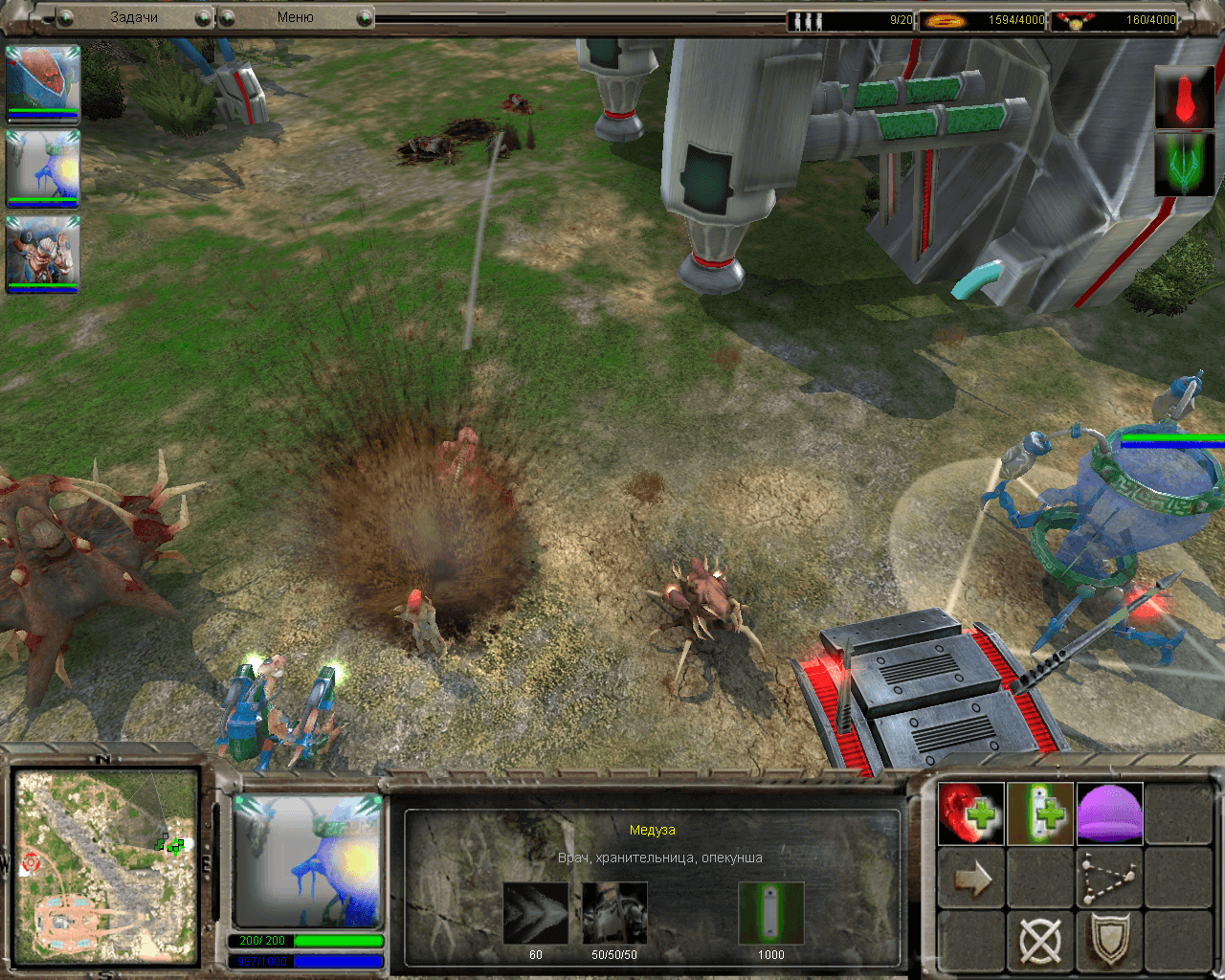Activate the green trident power icon
This screenshot has height=980, width=1225.
(1184, 164)
